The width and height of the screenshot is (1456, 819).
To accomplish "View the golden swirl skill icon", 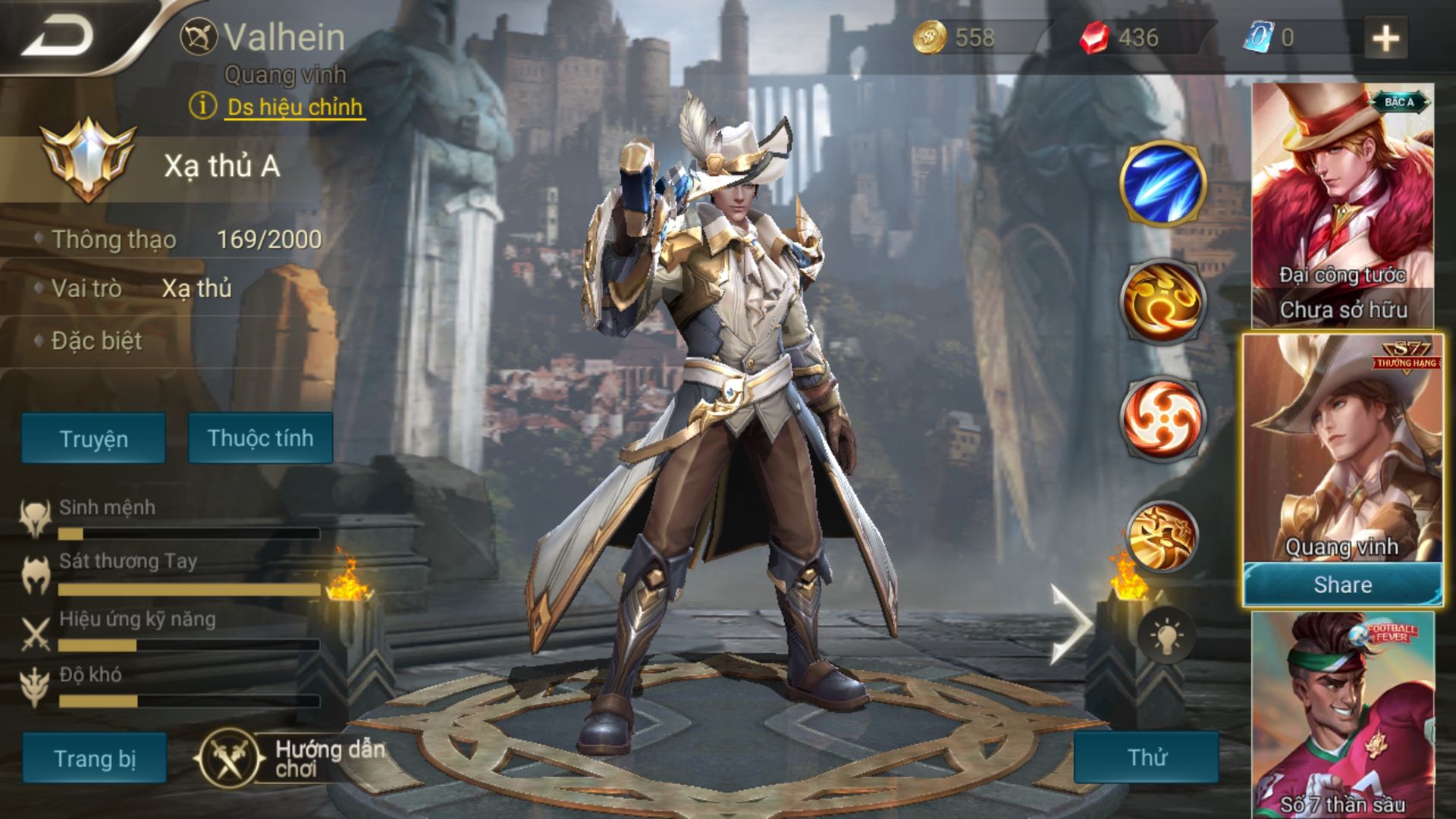I will (x=1162, y=300).
